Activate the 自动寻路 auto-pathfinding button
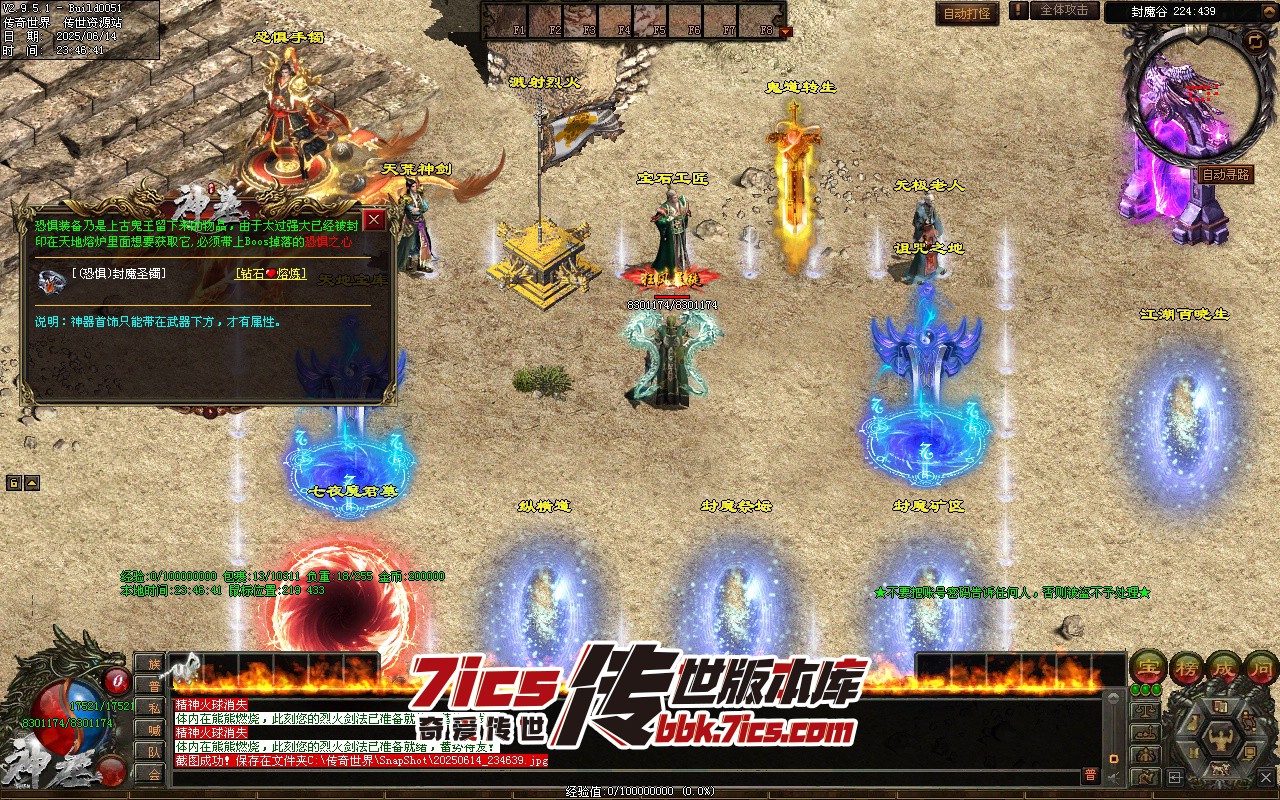Viewport: 1280px width, 800px height. [1225, 174]
